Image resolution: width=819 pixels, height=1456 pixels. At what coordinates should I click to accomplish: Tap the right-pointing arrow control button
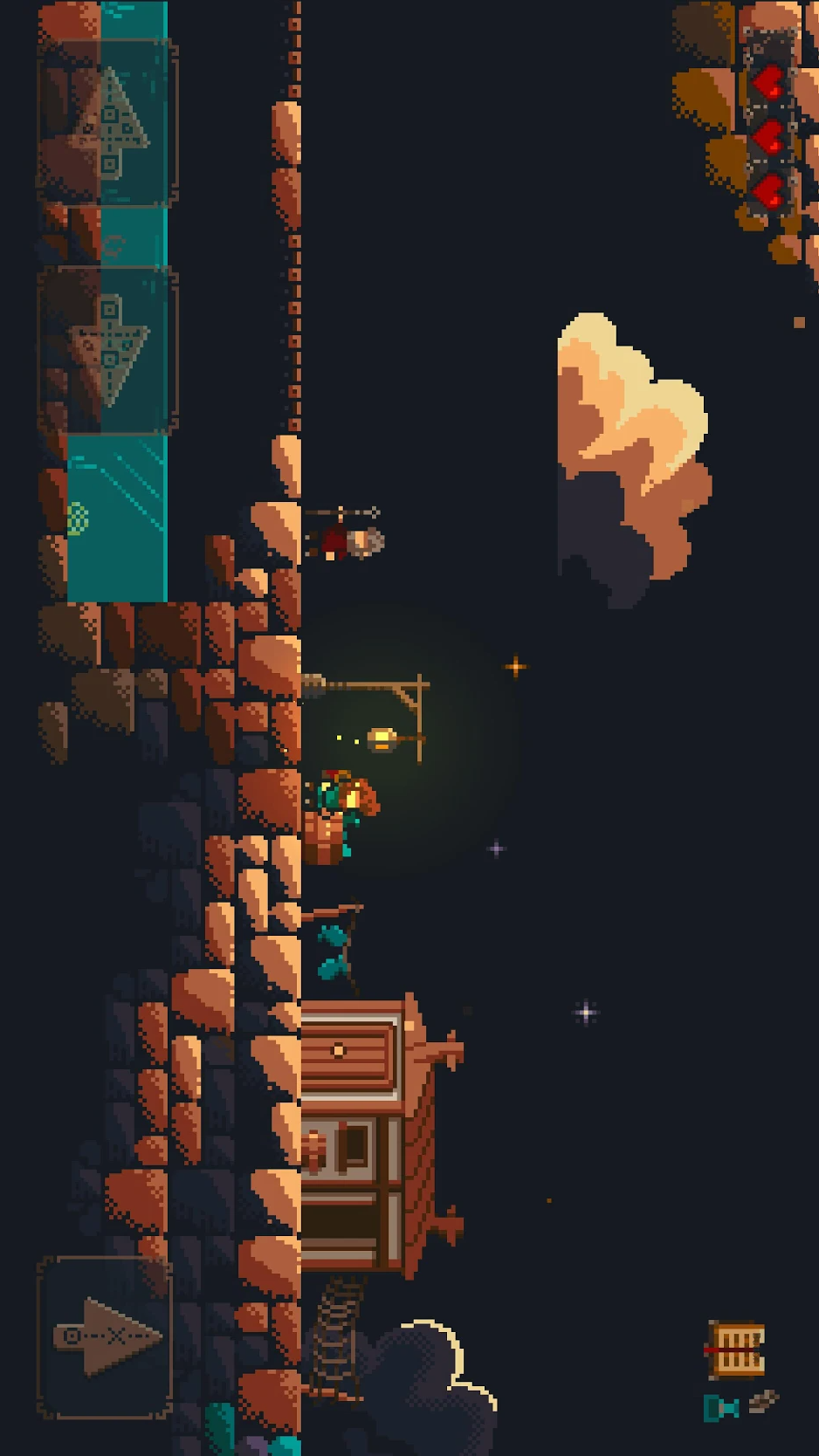tap(106, 1336)
